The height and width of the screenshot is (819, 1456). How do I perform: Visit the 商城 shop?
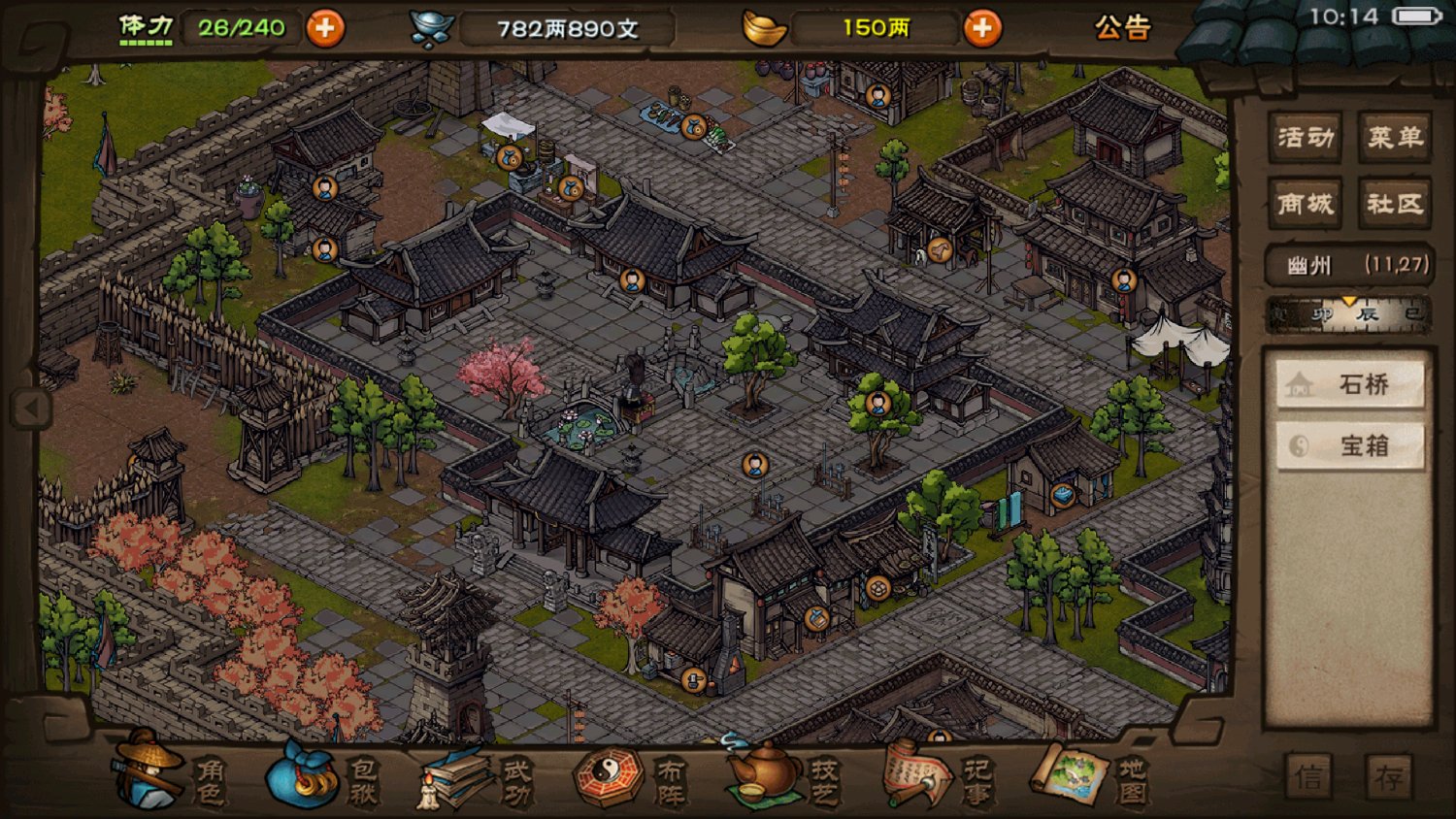(x=1305, y=204)
